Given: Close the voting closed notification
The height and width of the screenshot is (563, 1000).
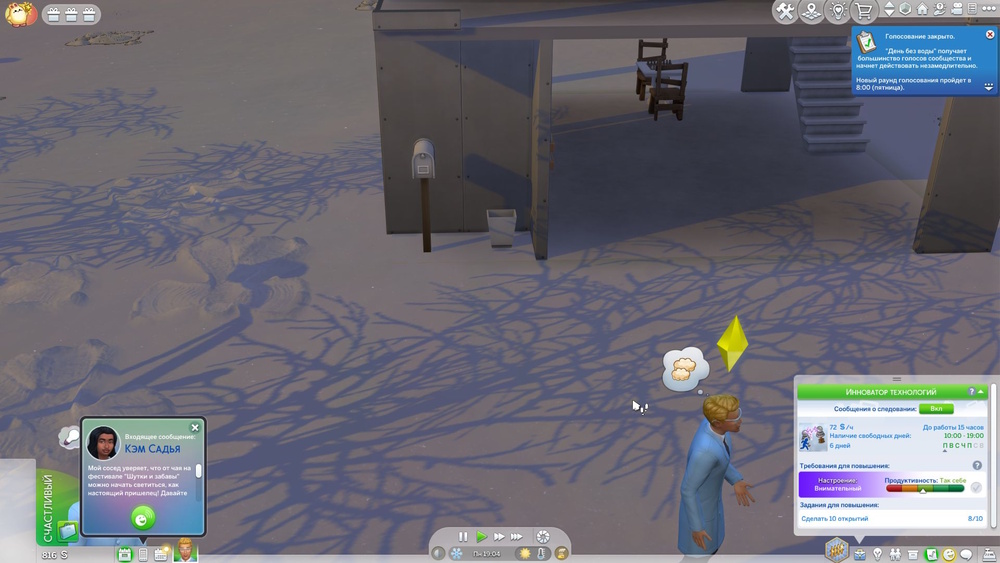Looking at the screenshot, I should [990, 35].
